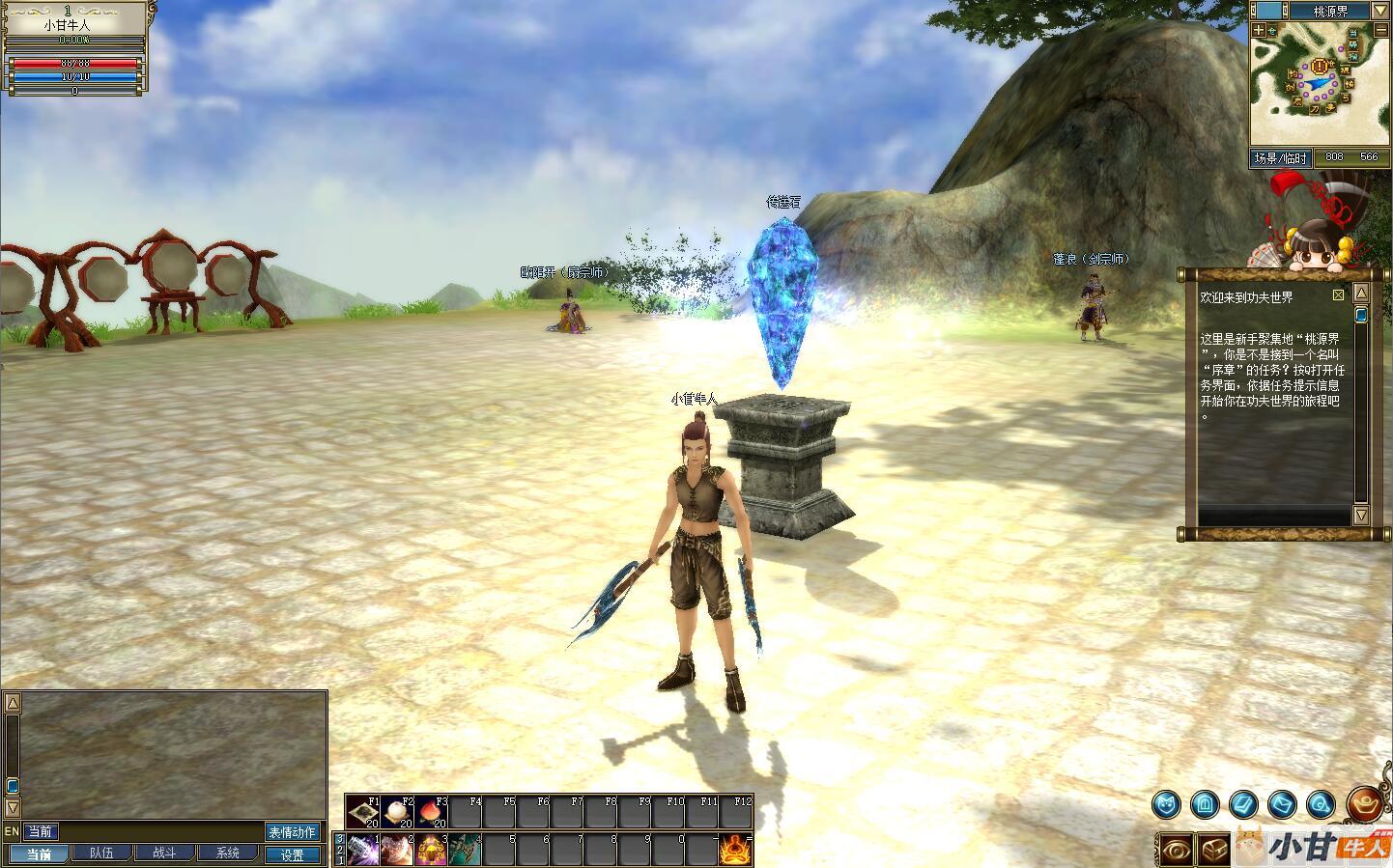Select the 战斗 chat tab
This screenshot has height=868, width=1393.
coord(164,854)
